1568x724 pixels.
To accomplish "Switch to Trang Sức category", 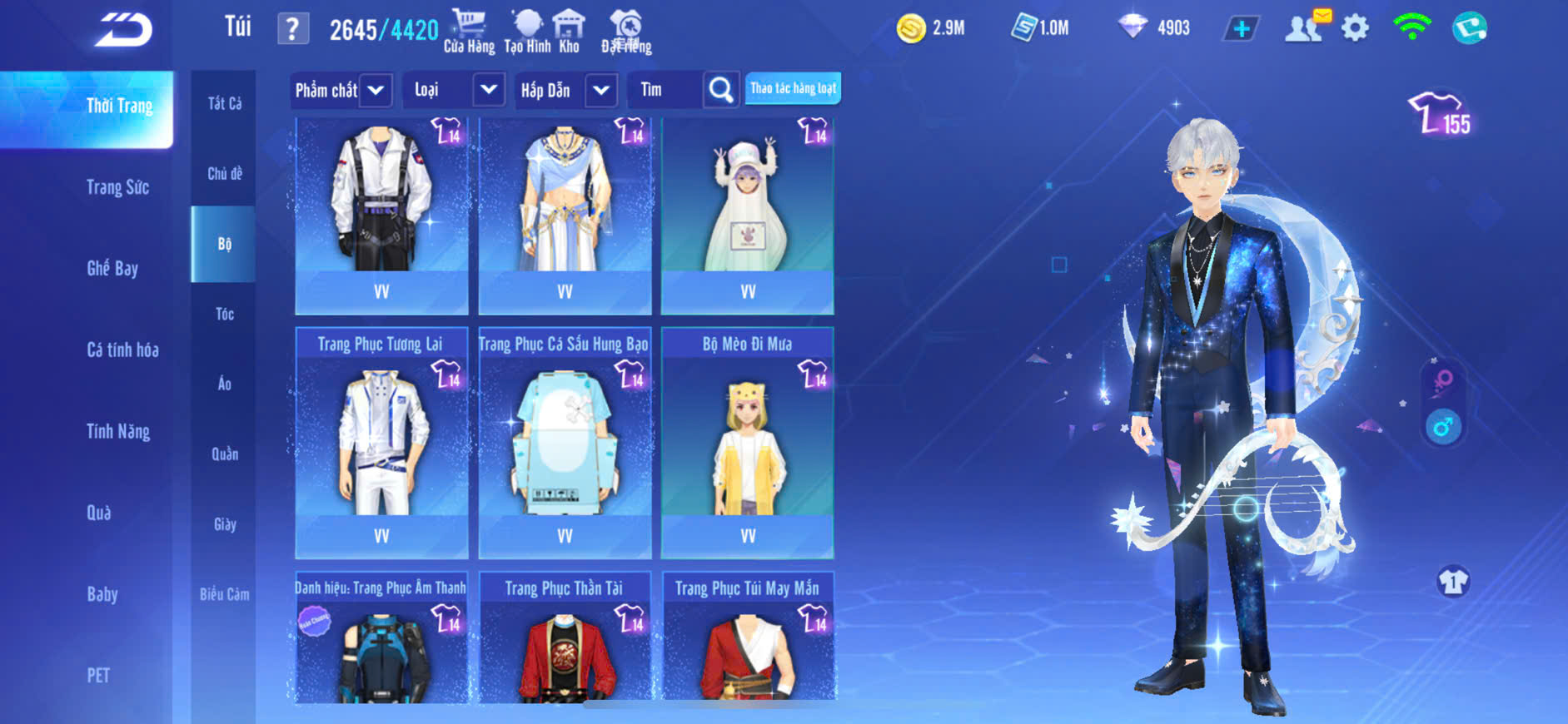I will (117, 187).
